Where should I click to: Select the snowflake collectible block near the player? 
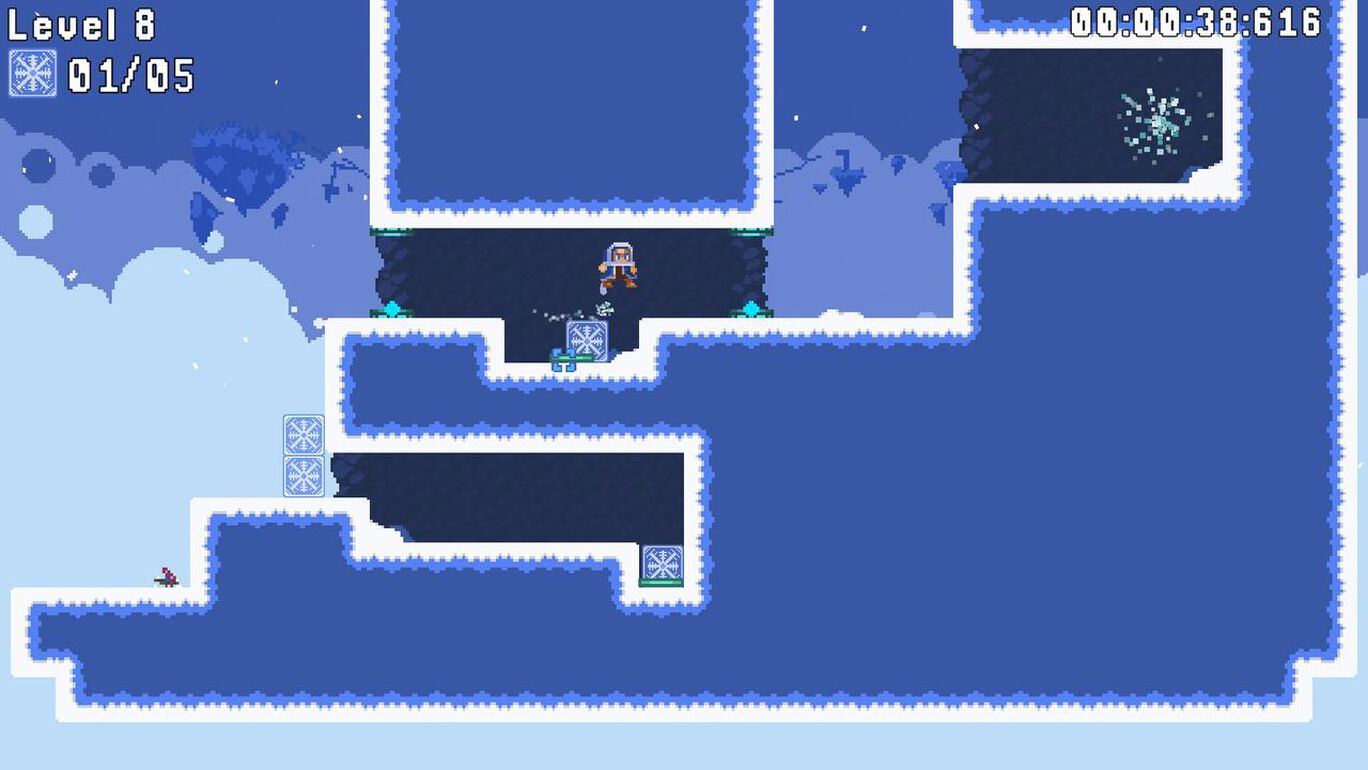pyautogui.click(x=587, y=340)
